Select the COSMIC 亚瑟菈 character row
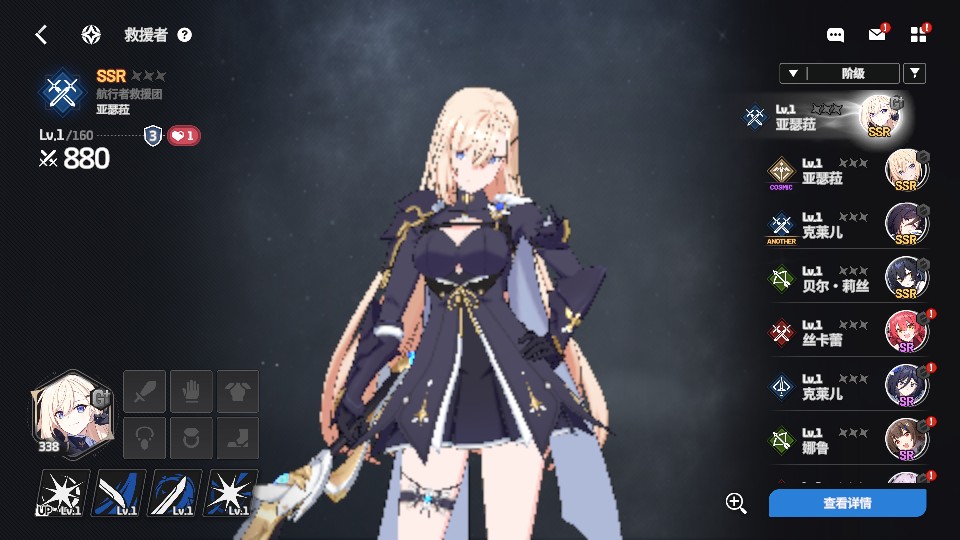 (x=846, y=171)
